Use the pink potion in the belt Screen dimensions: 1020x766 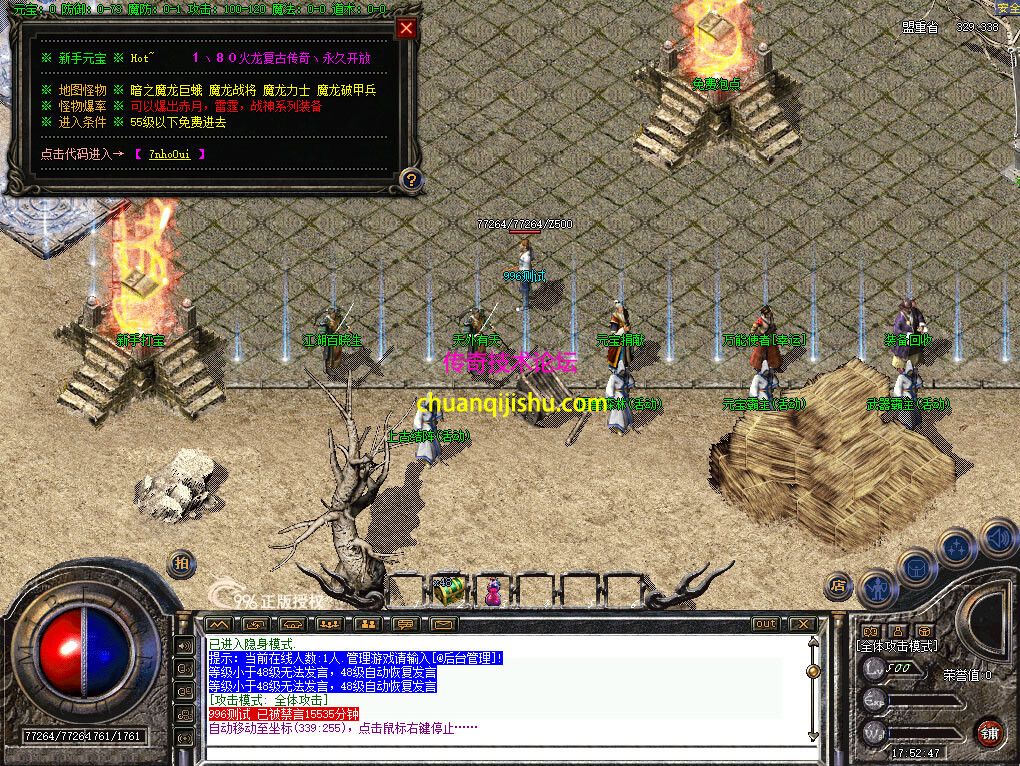point(493,592)
